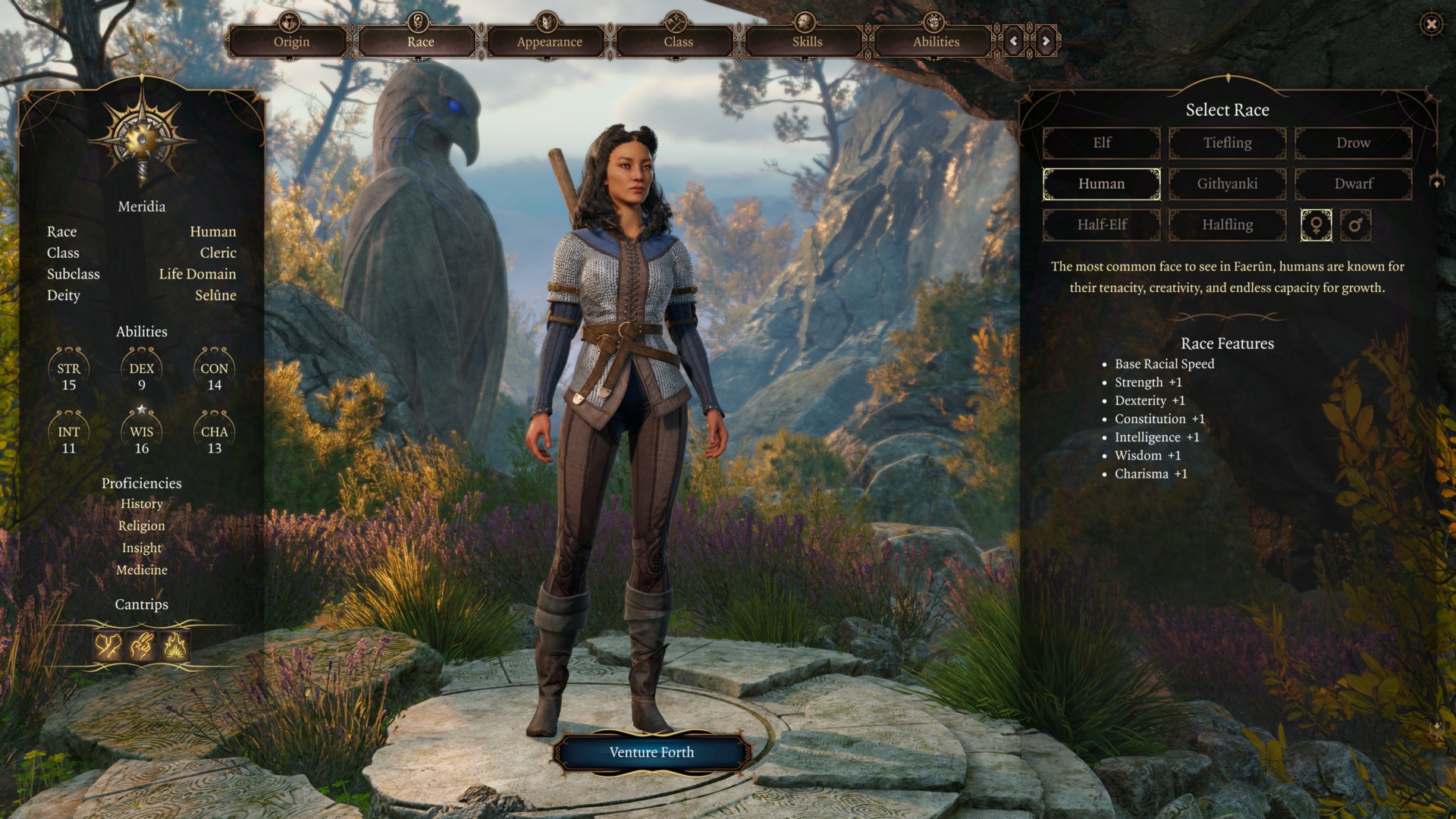1456x819 pixels.
Task: Select the Human race button
Action: 1101,184
